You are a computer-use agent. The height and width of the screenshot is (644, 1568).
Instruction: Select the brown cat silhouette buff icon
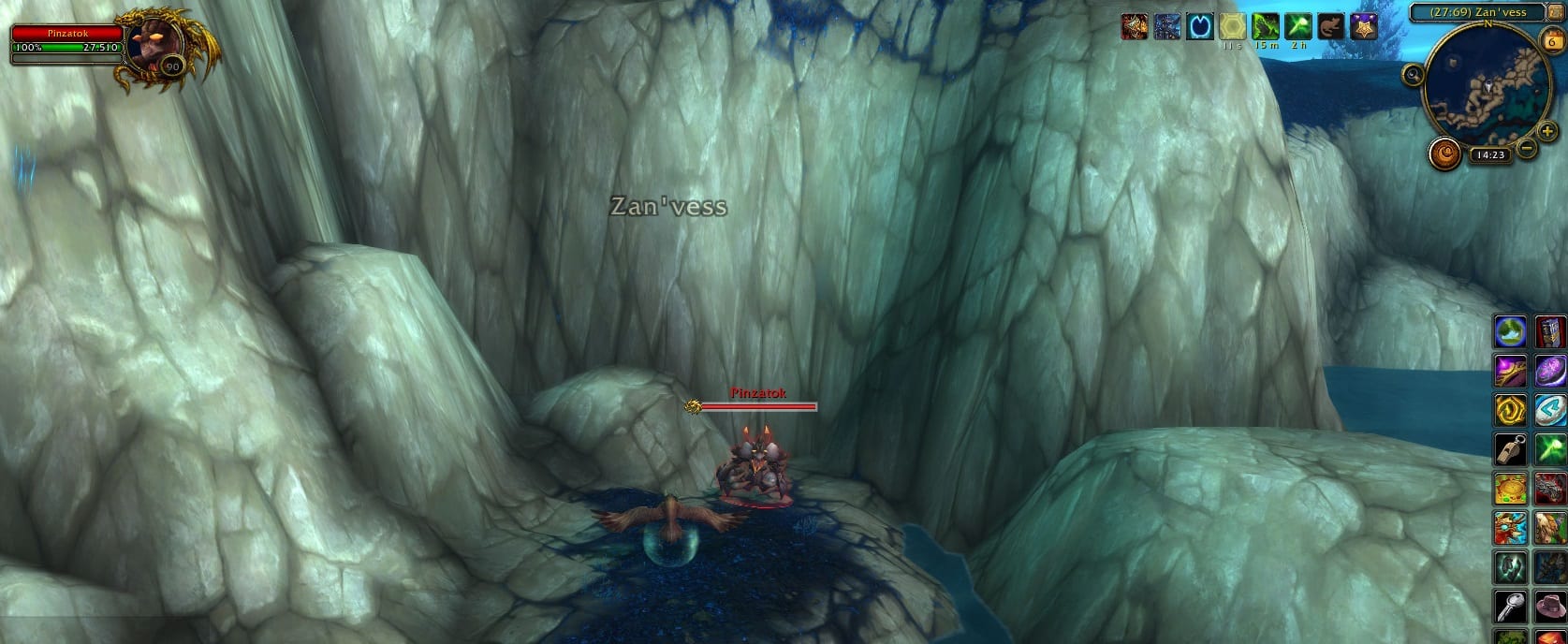(x=1329, y=26)
